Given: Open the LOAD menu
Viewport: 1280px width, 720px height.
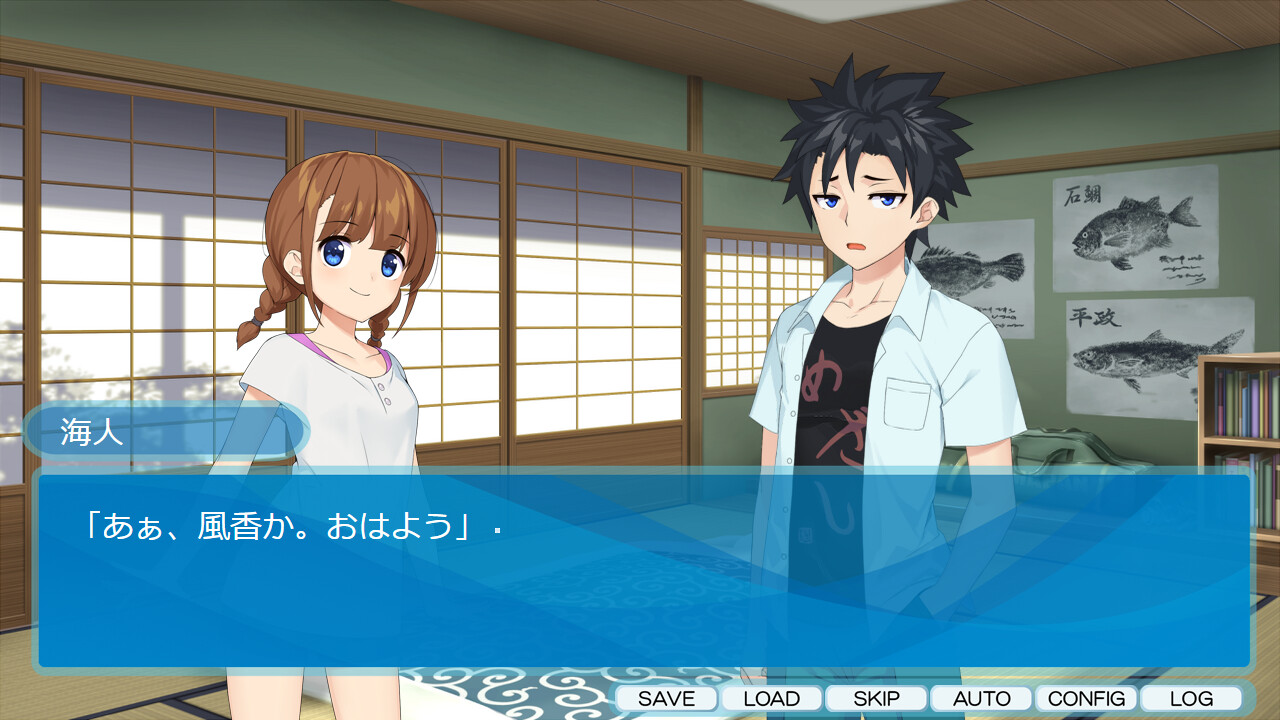Looking at the screenshot, I should [x=771, y=698].
